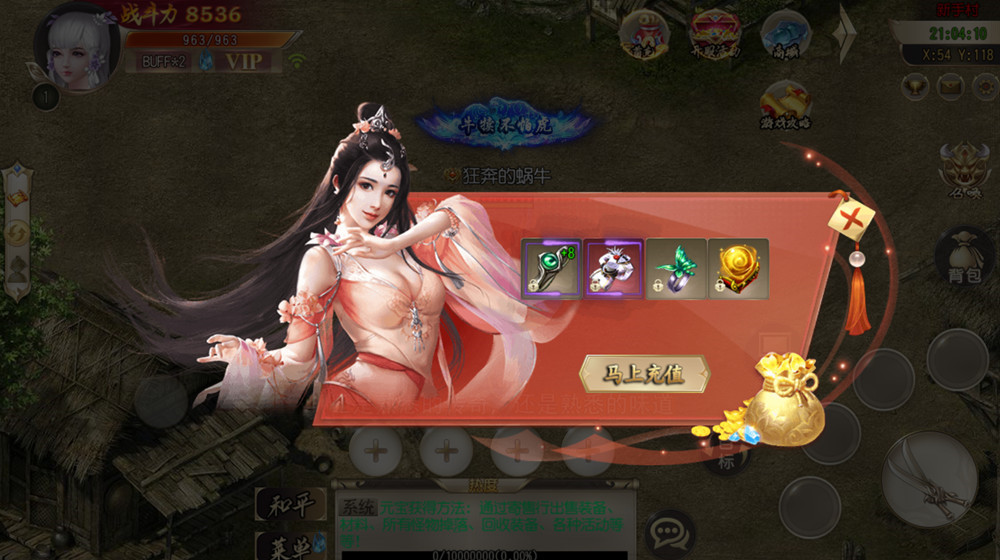The image size is (1000, 560).
Task: Select the golden treasure chest reward item
Action: coord(738,268)
